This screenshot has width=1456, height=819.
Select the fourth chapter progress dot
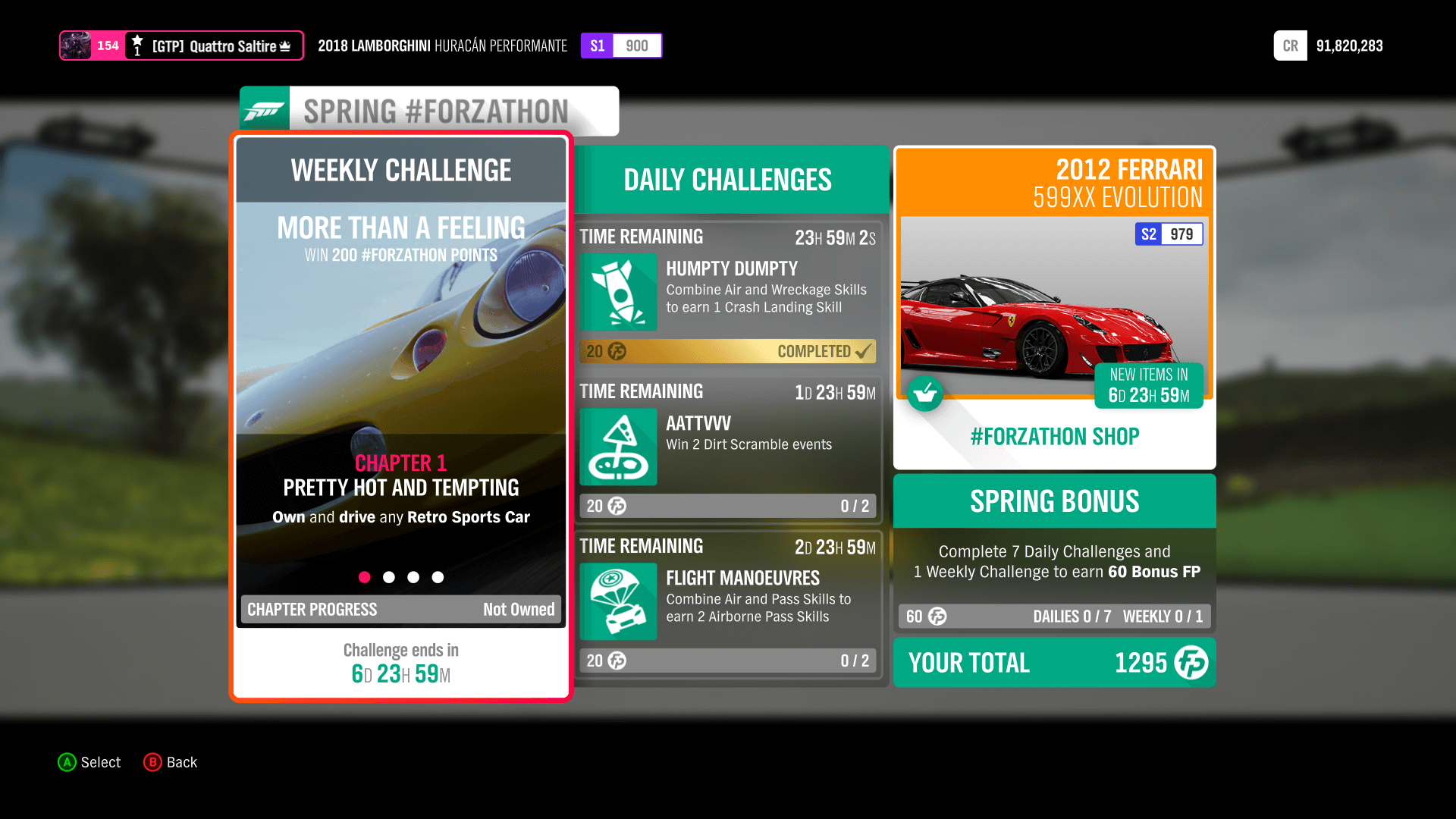click(x=438, y=577)
